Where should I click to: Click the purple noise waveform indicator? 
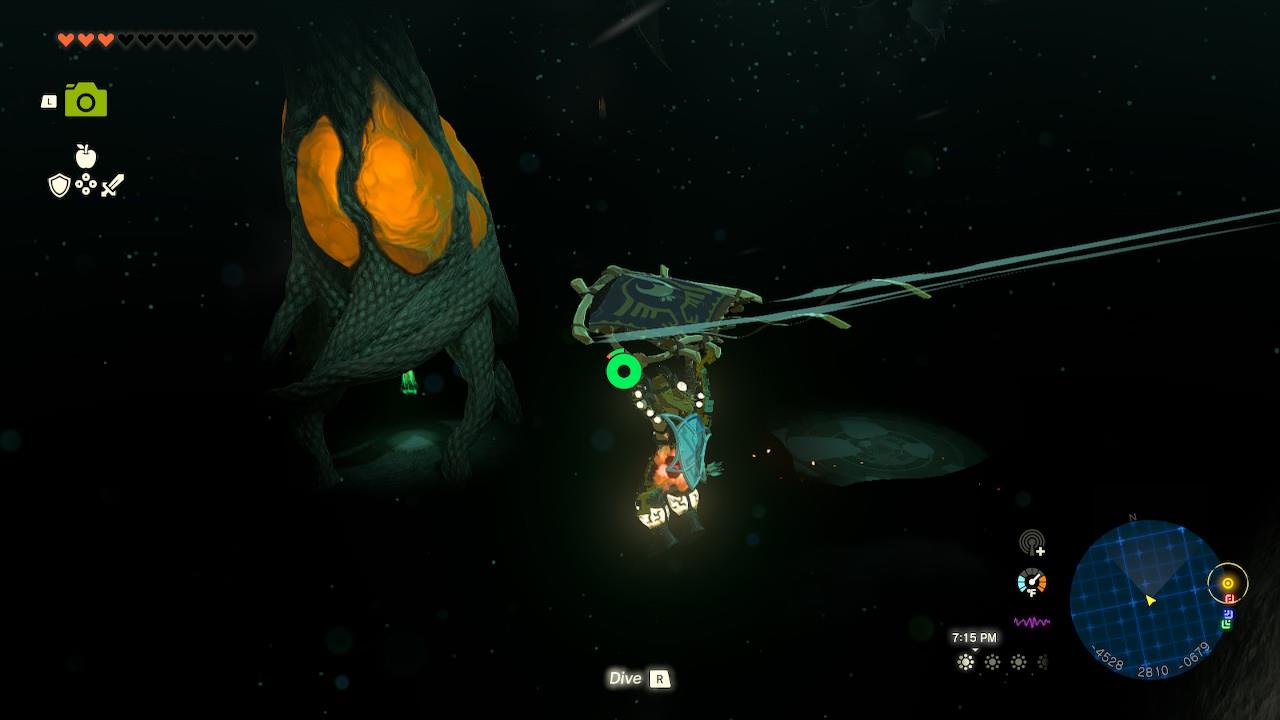1032,622
